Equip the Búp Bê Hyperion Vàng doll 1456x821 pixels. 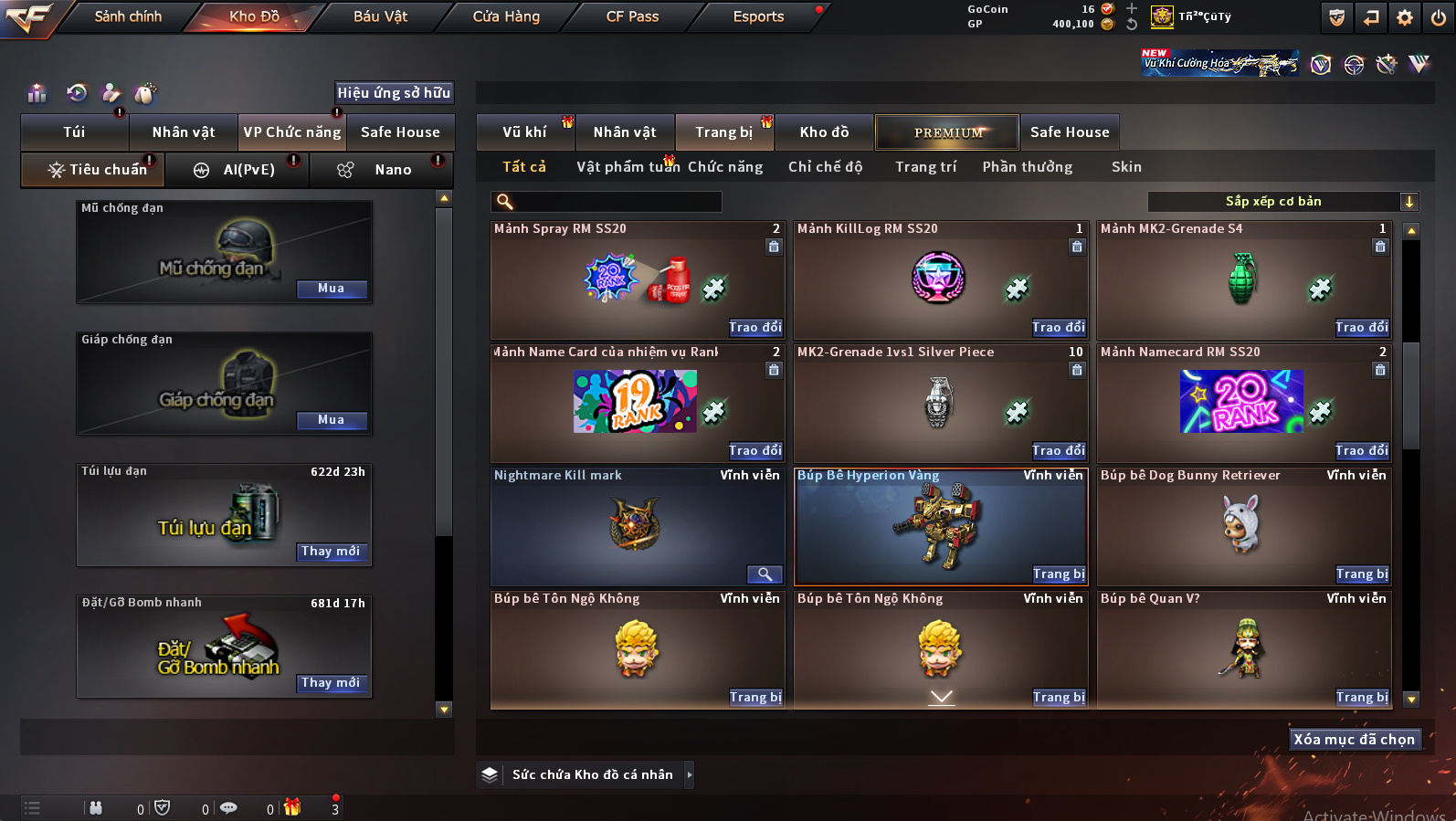tap(1059, 574)
